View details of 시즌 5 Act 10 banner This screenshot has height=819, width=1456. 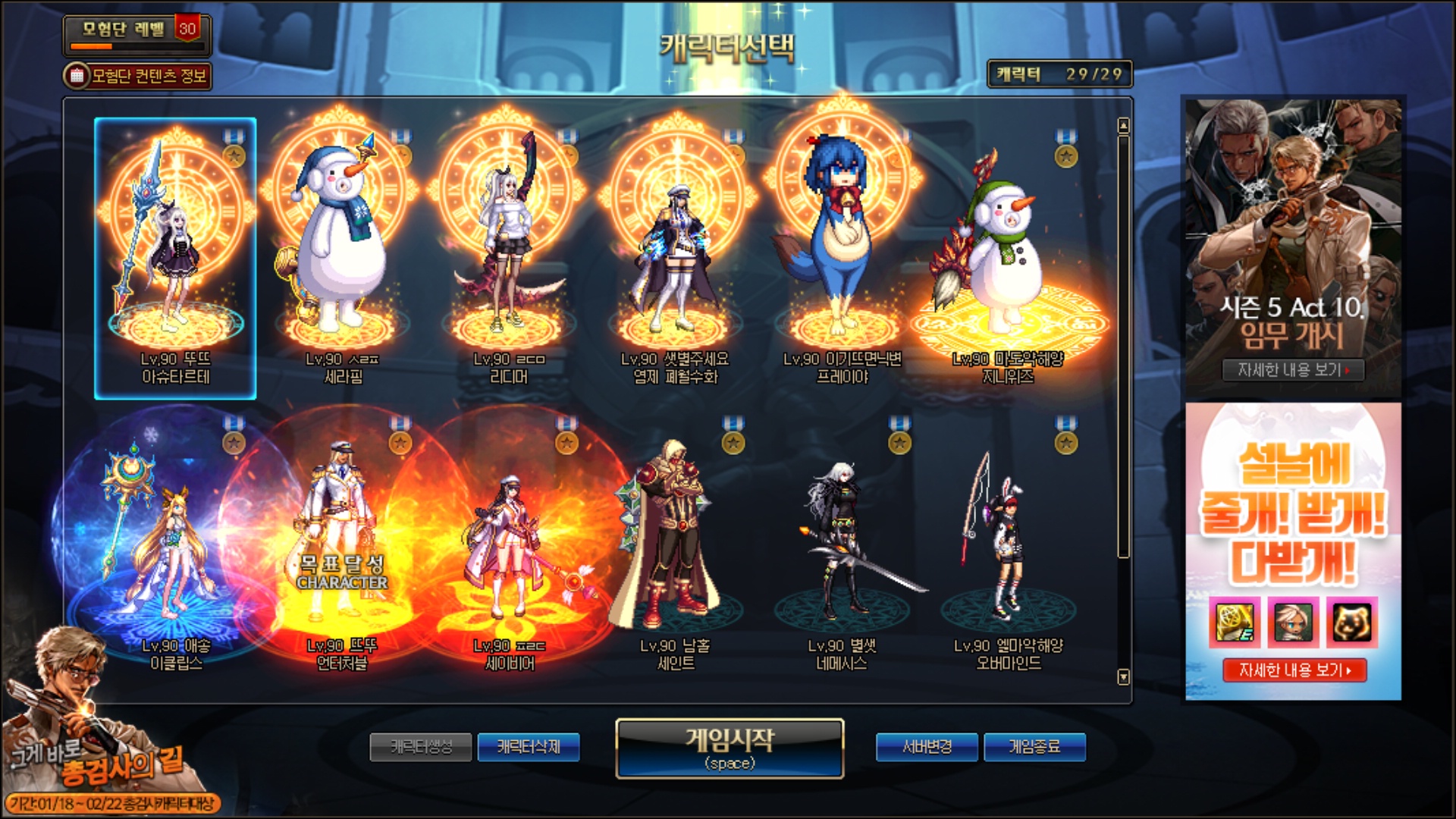click(x=1293, y=370)
